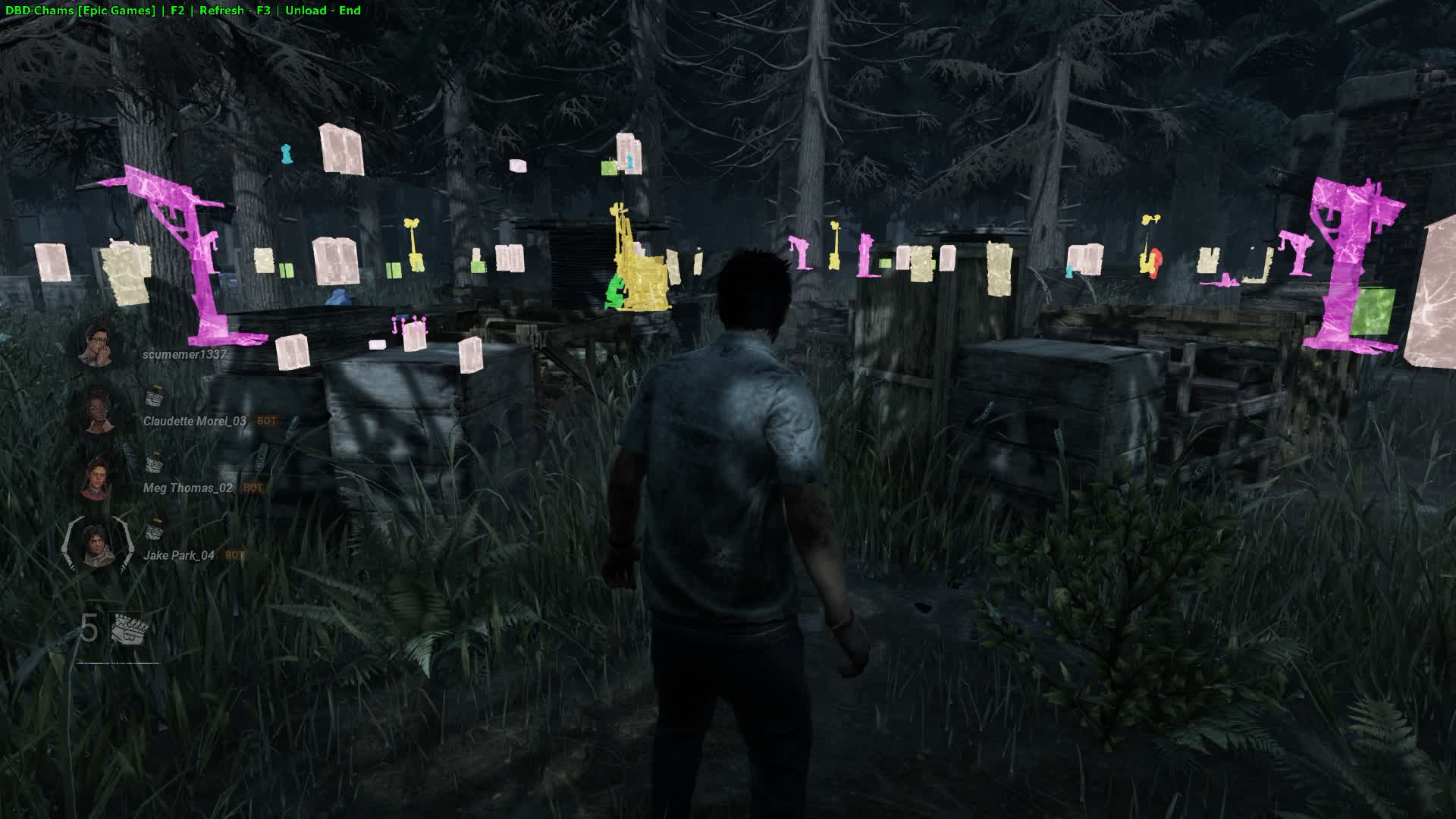1456x819 pixels.
Task: Select Jake Park_04's highlighted portrait
Action: point(96,545)
